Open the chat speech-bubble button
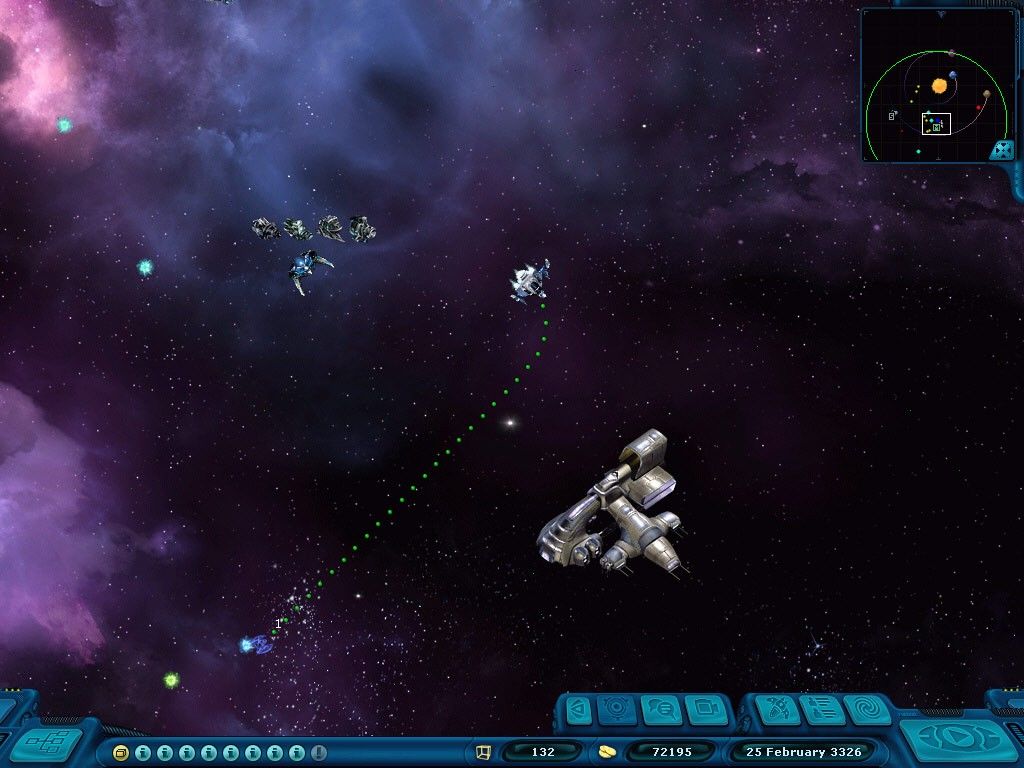 661,710
